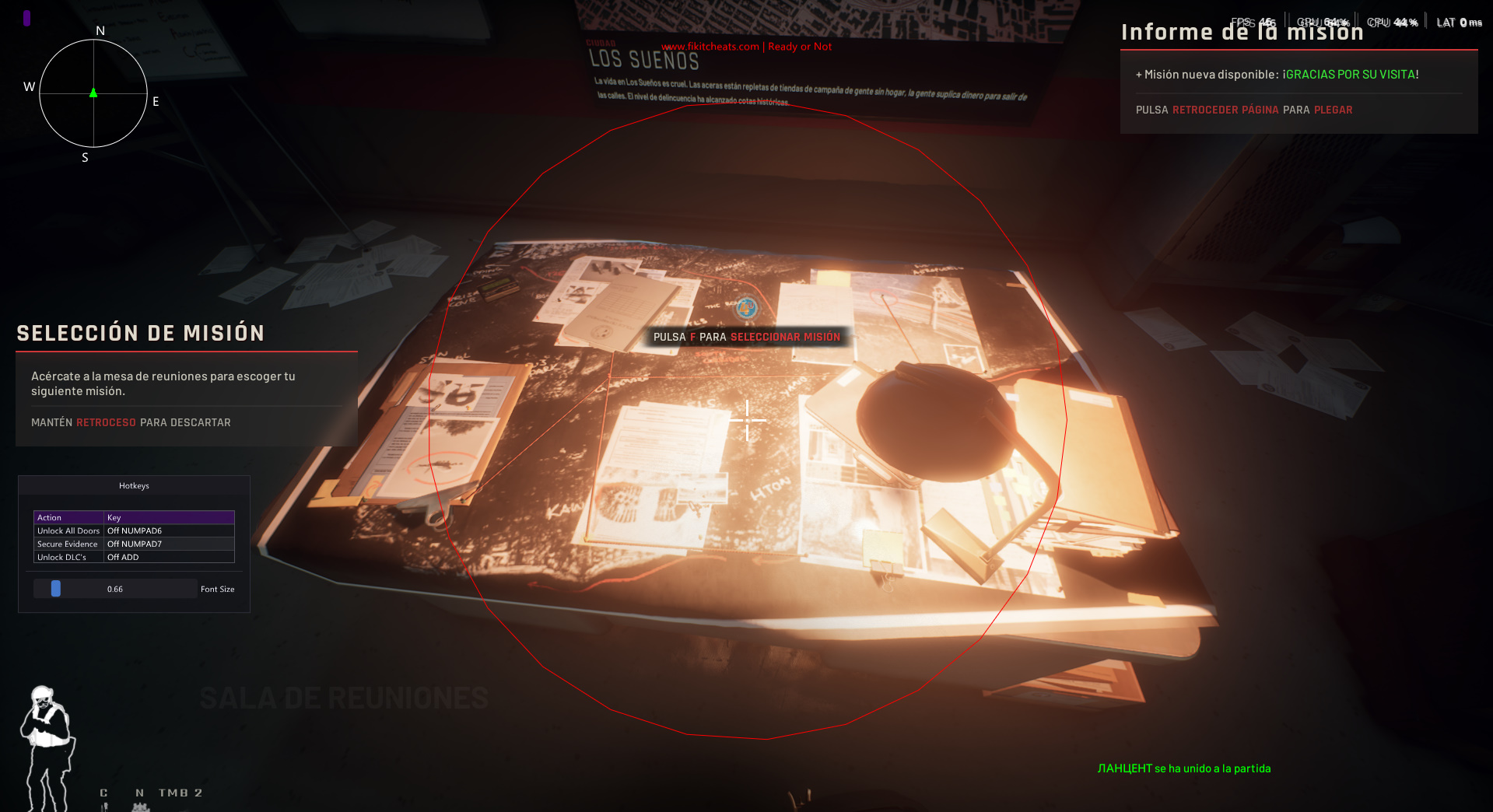1493x812 pixels.
Task: Click the SELECCIONAR MISIÓN prompt on the table
Action: (786, 337)
